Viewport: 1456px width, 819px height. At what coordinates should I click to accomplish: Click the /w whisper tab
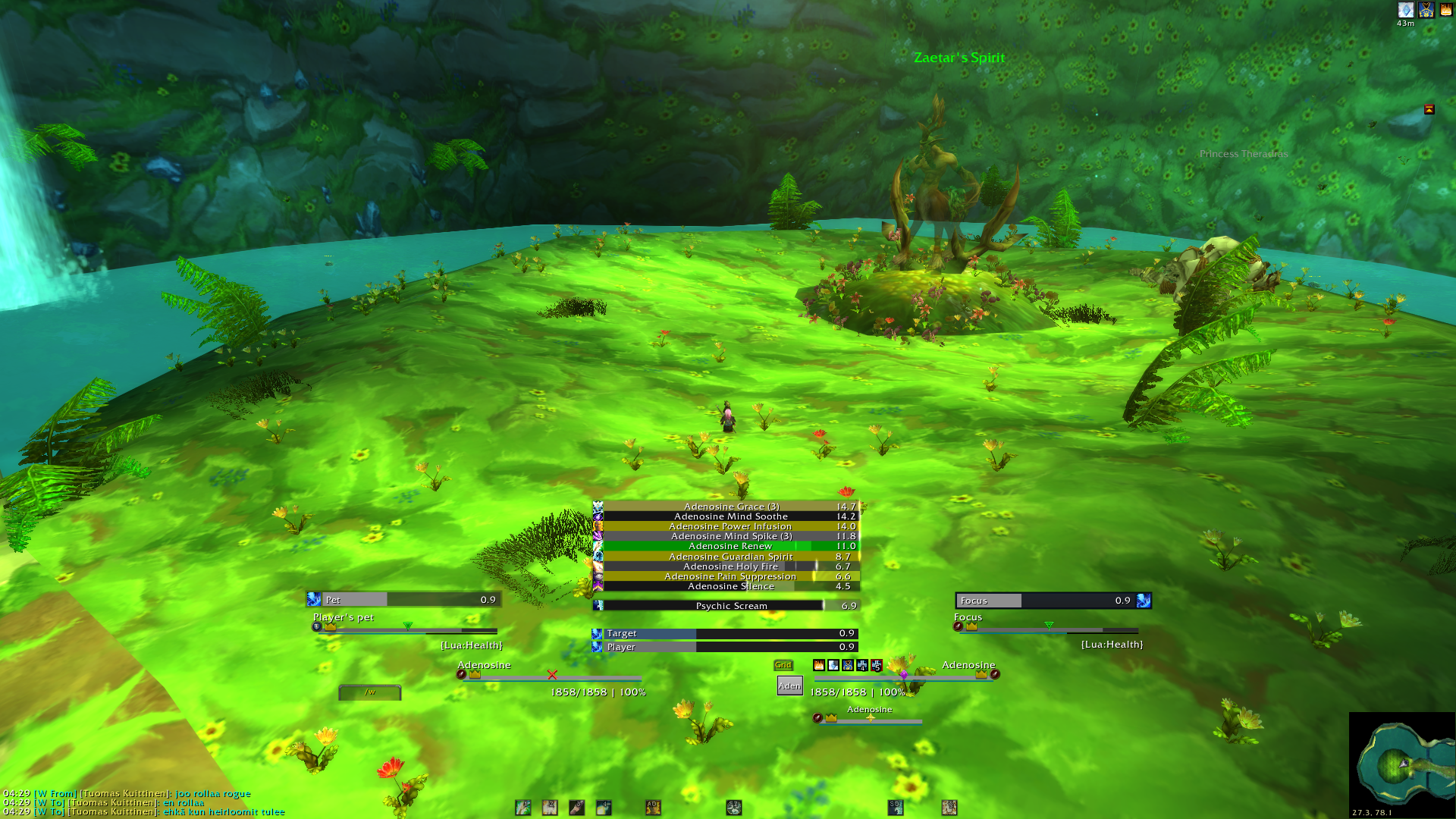pyautogui.click(x=370, y=692)
